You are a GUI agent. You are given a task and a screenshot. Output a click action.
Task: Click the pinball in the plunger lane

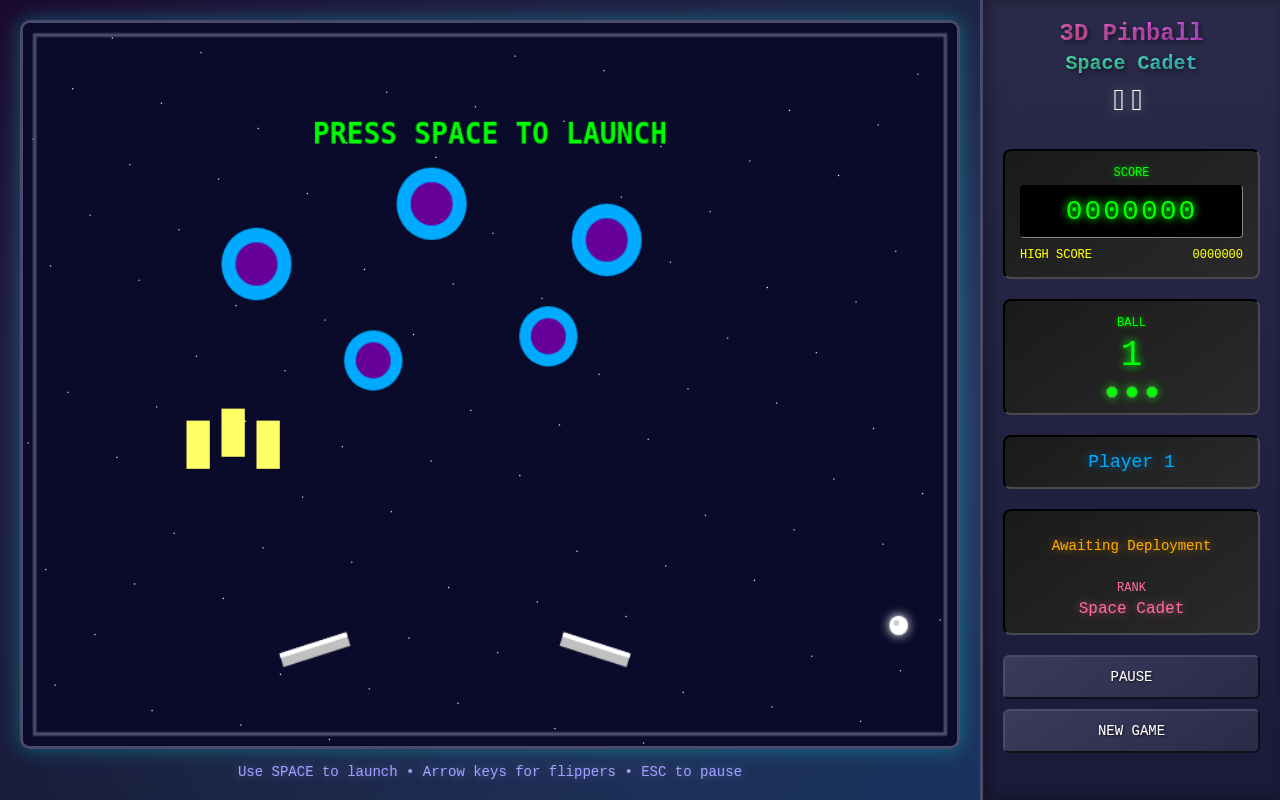[897, 624]
